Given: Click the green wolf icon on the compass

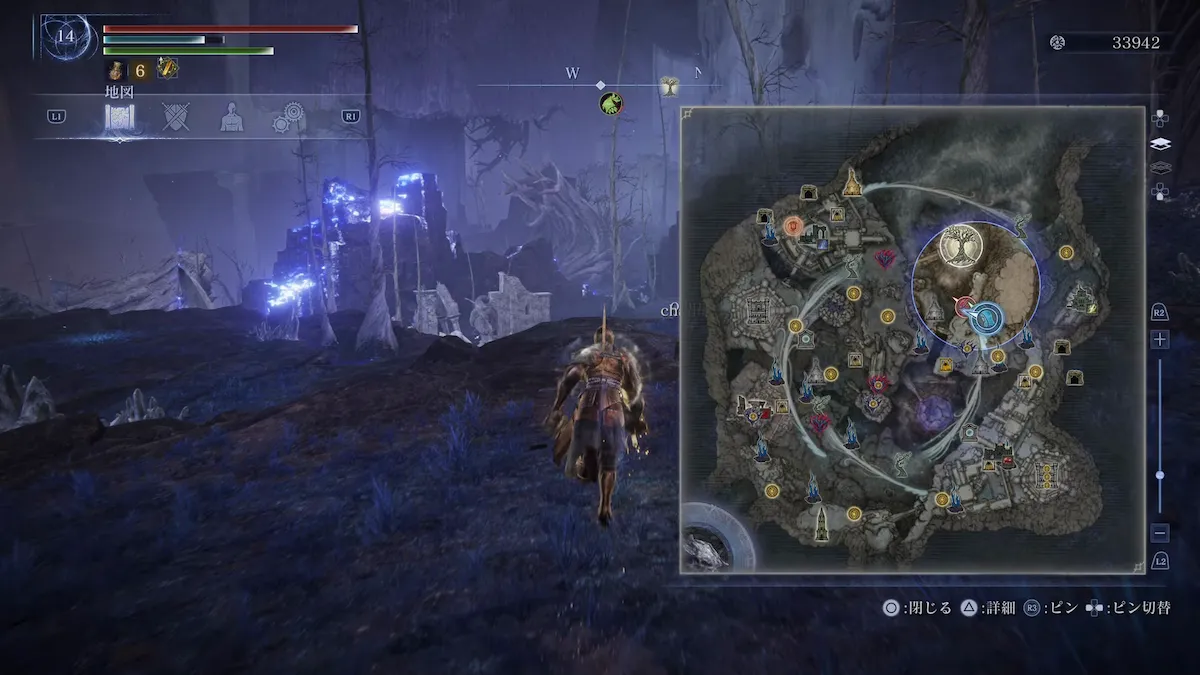Looking at the screenshot, I should [610, 103].
